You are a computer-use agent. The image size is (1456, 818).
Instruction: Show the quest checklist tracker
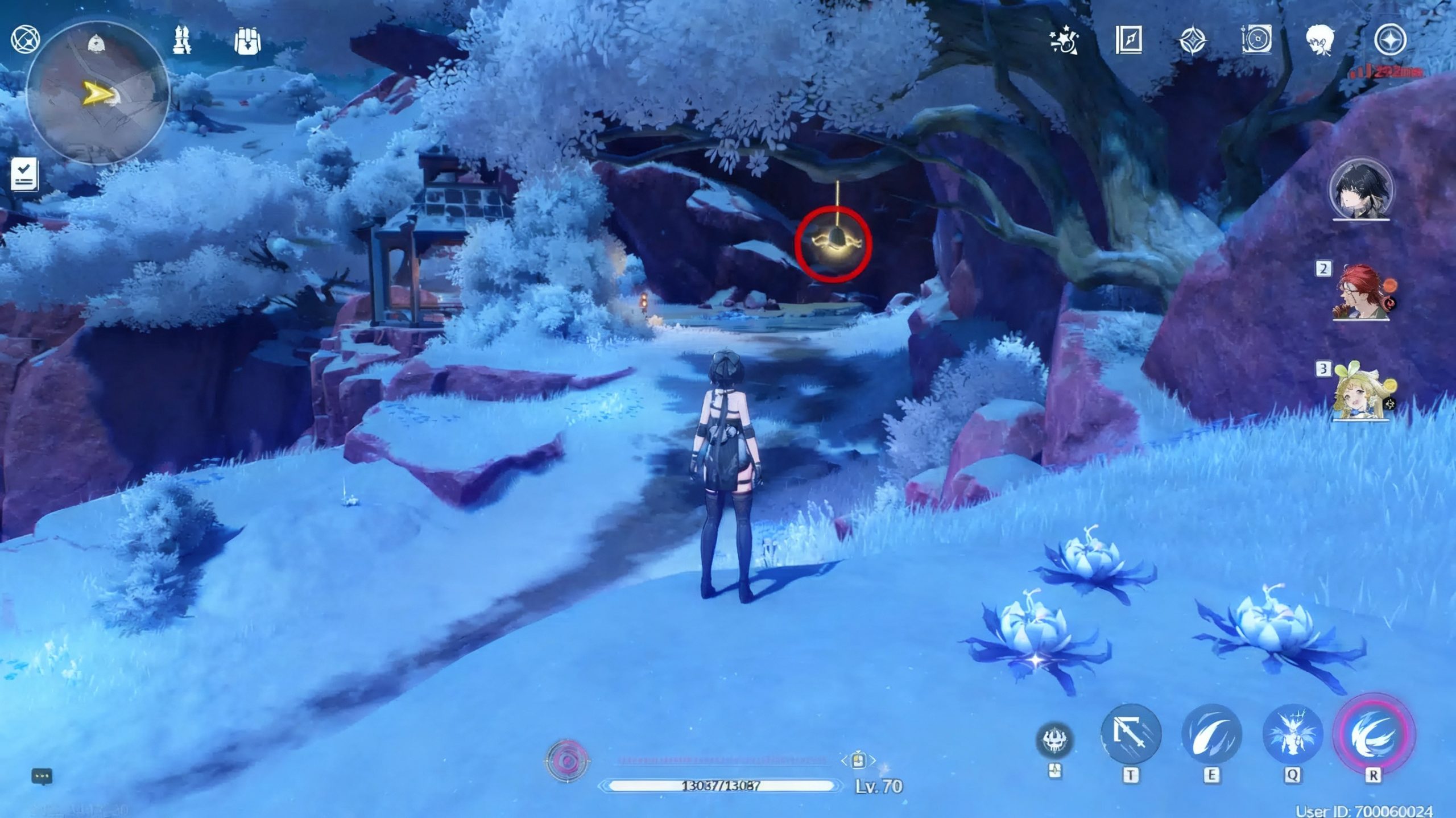(25, 174)
